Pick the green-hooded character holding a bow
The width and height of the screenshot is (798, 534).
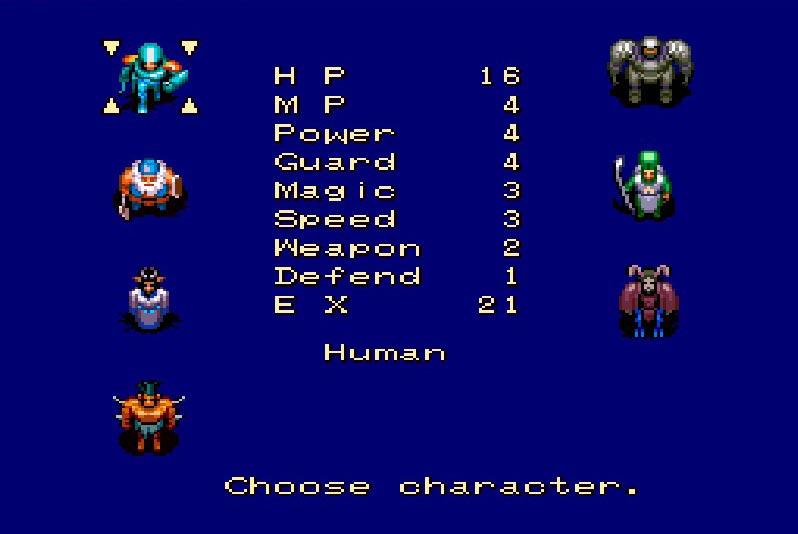tap(647, 185)
